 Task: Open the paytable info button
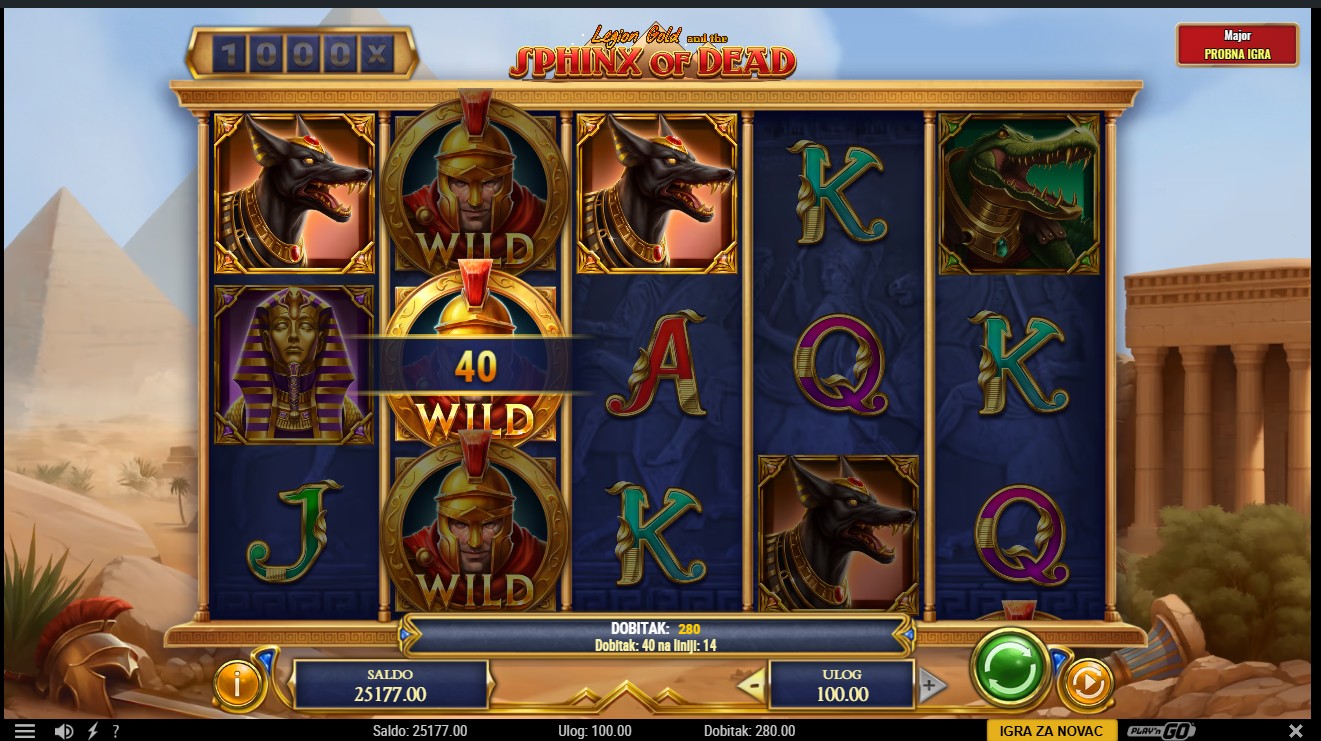tap(238, 684)
